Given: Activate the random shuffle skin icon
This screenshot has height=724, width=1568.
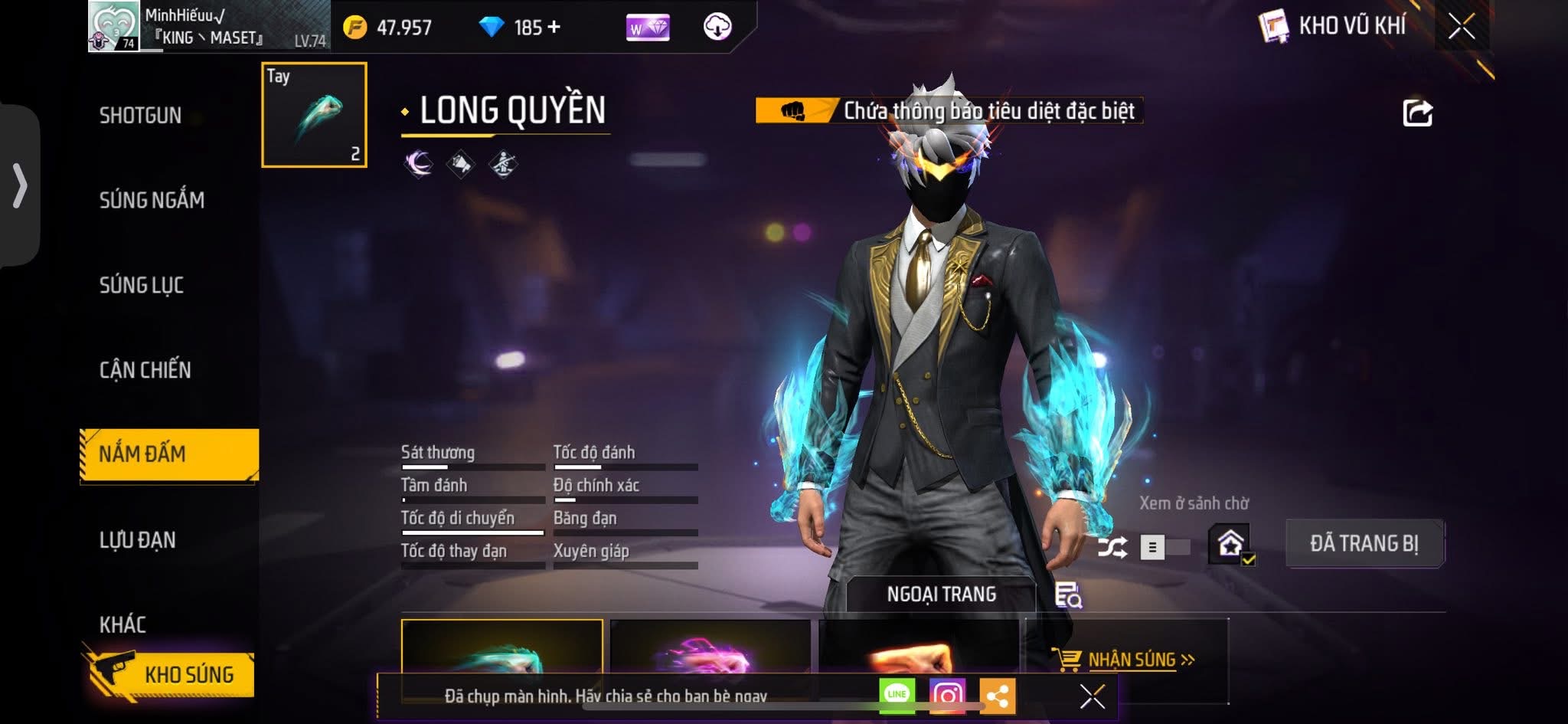Looking at the screenshot, I should [x=1112, y=547].
